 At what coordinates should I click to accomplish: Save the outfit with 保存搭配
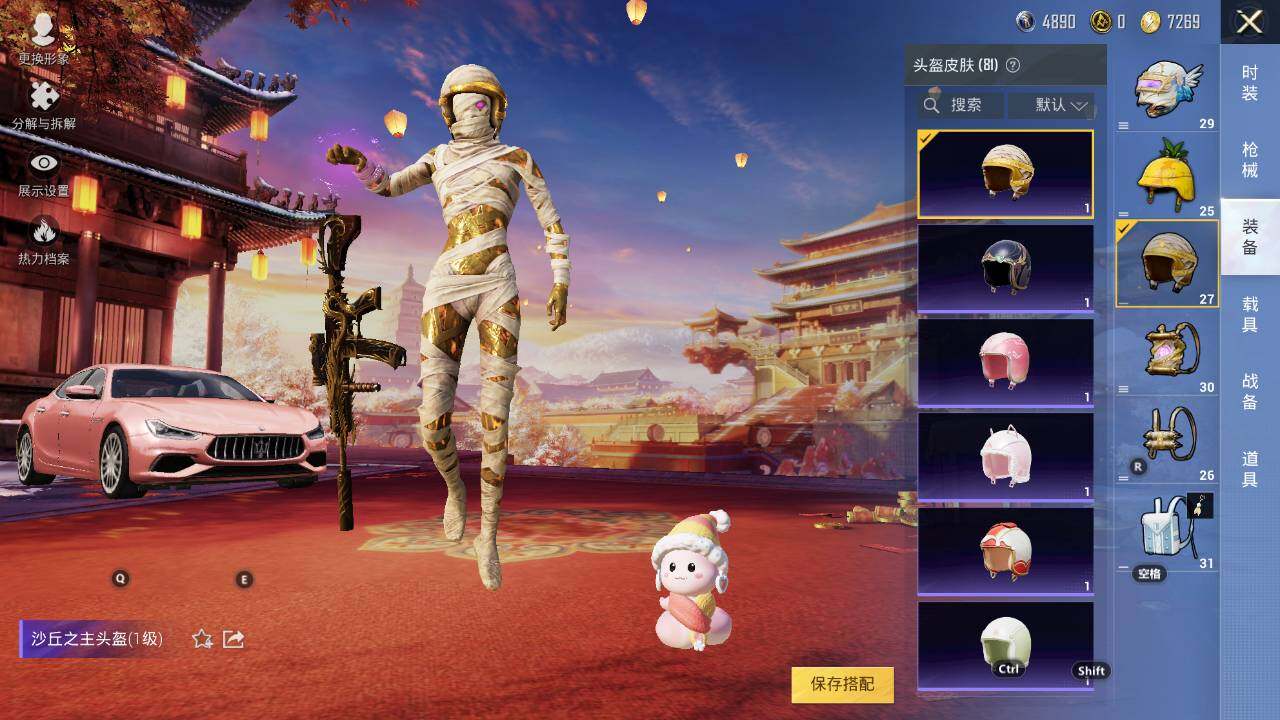click(842, 684)
